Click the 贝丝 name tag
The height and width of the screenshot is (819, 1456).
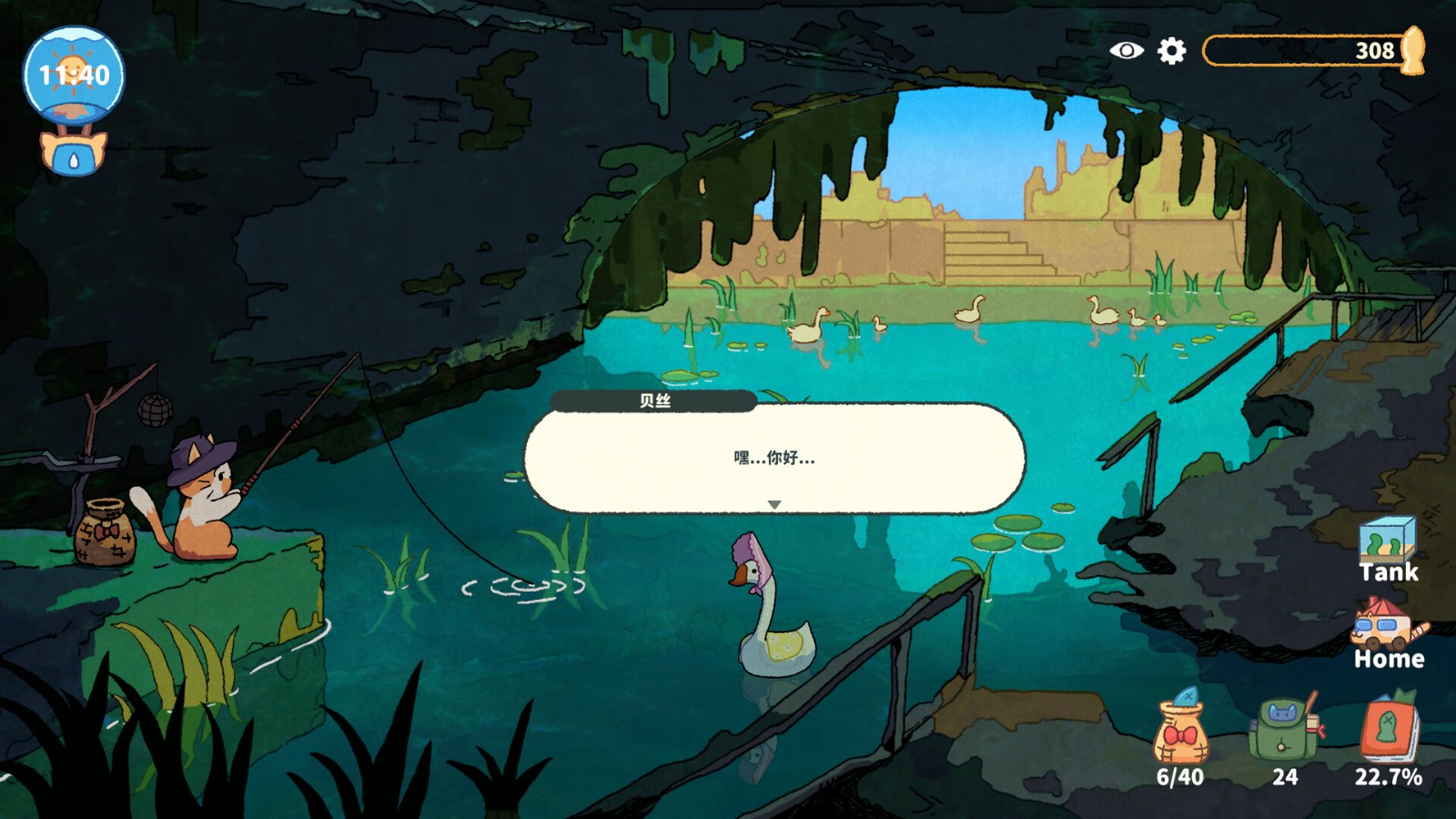pos(653,399)
